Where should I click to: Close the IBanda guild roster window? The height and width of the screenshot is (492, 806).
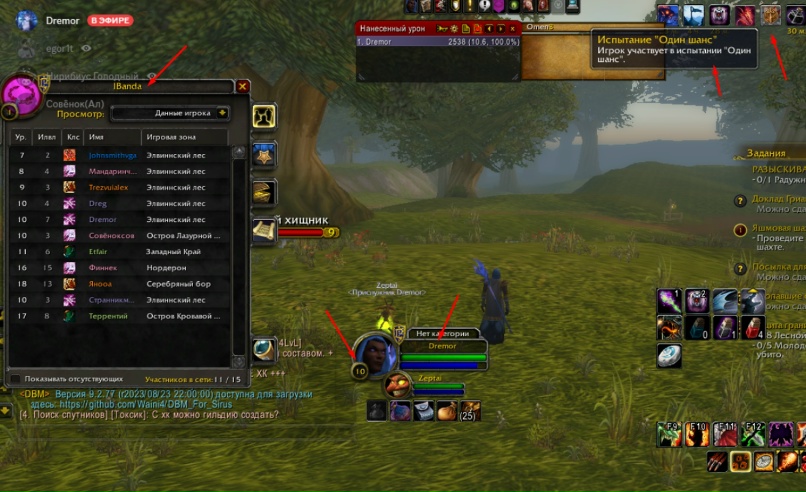pyautogui.click(x=242, y=87)
